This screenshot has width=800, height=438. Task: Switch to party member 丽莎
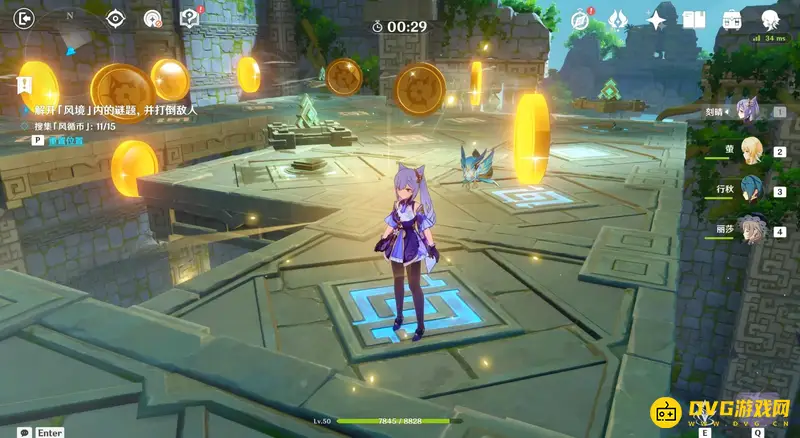click(x=748, y=230)
